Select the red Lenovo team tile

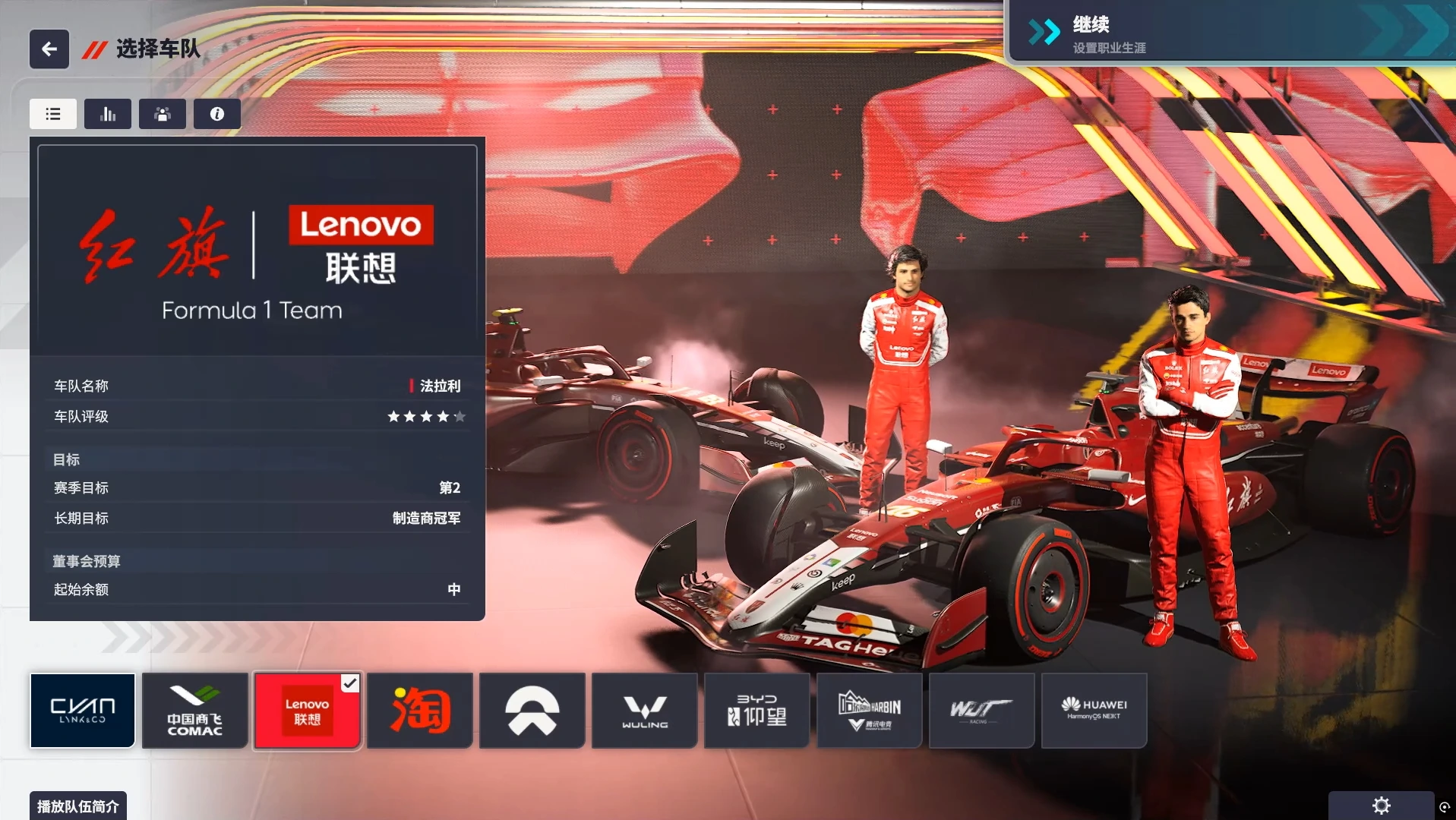[x=308, y=711]
